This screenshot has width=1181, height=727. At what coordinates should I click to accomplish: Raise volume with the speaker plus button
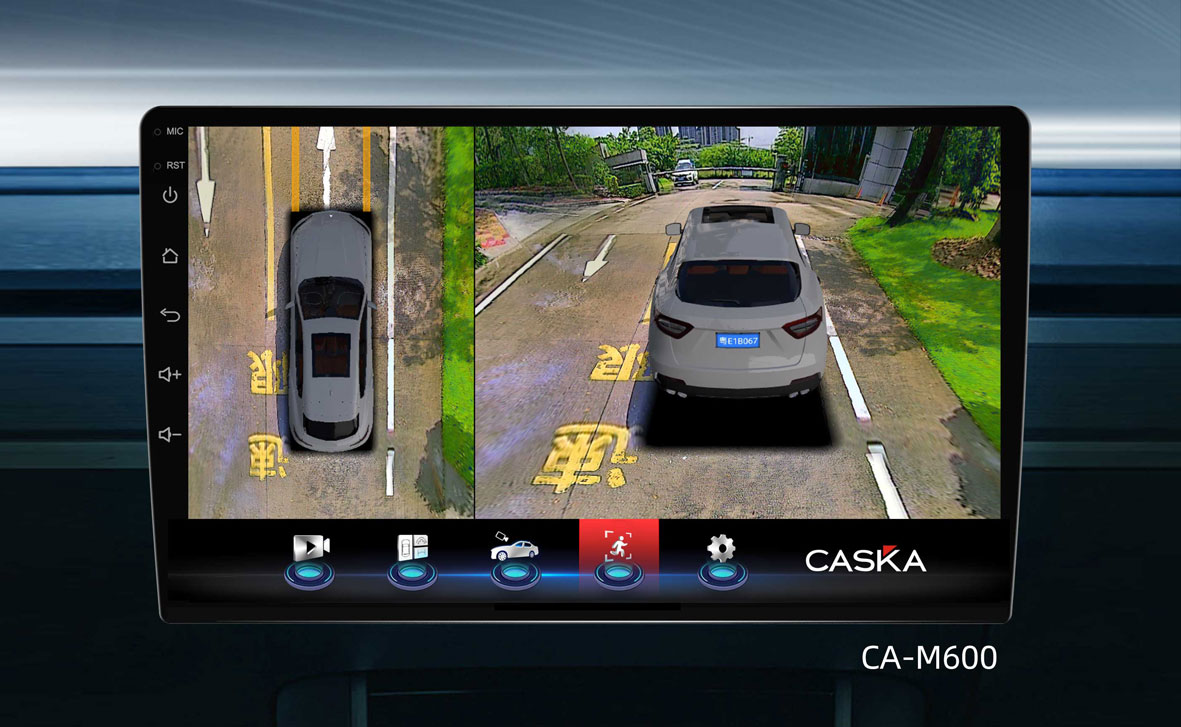170,374
